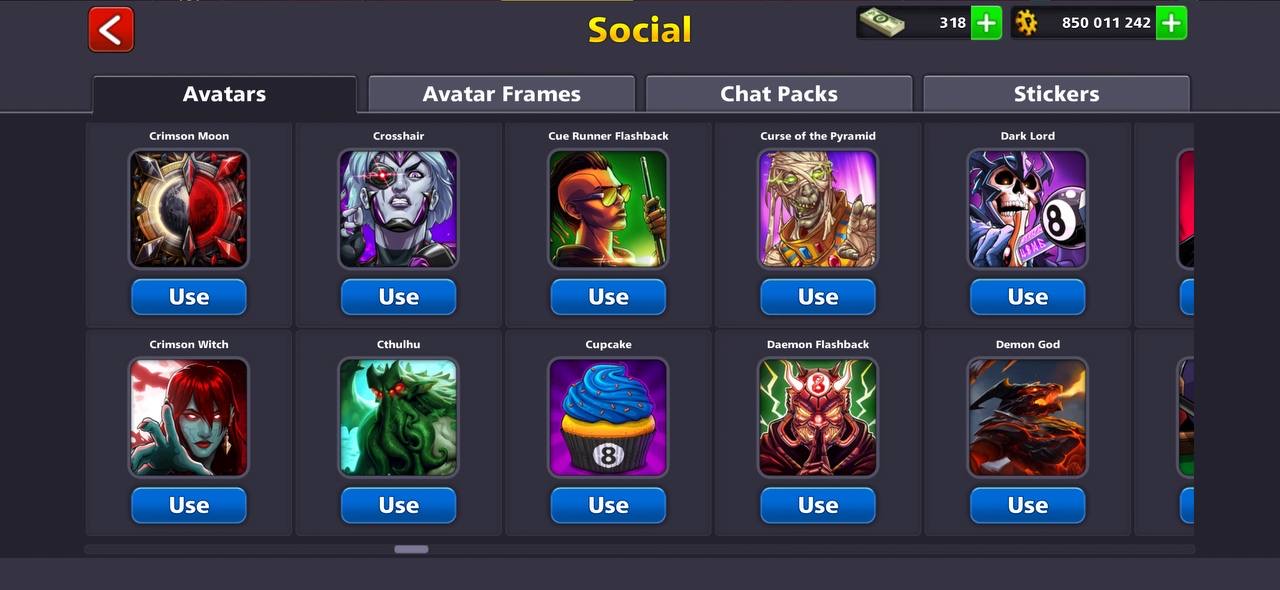Use the Cupcake avatar
This screenshot has height=590, width=1280.
[608, 506]
